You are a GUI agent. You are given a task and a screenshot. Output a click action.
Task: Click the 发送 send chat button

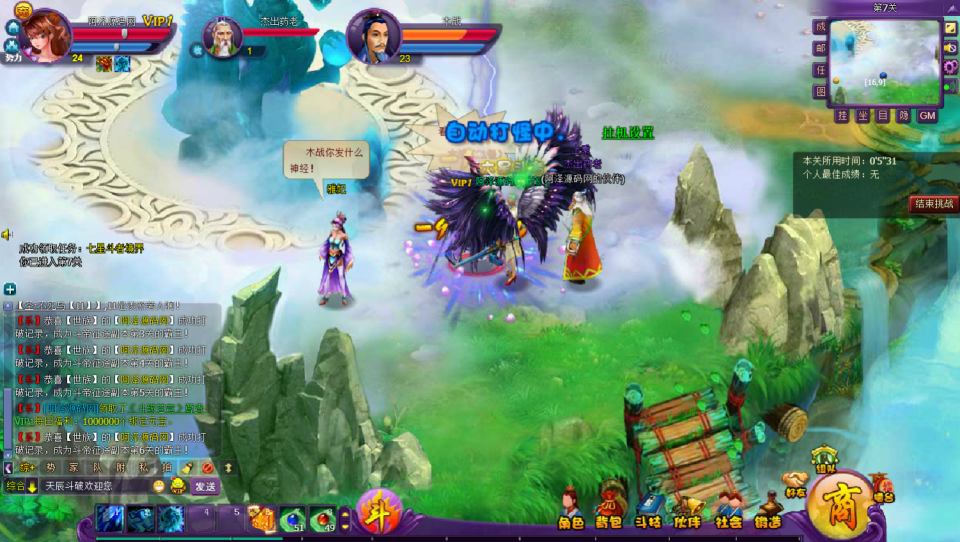[x=204, y=486]
